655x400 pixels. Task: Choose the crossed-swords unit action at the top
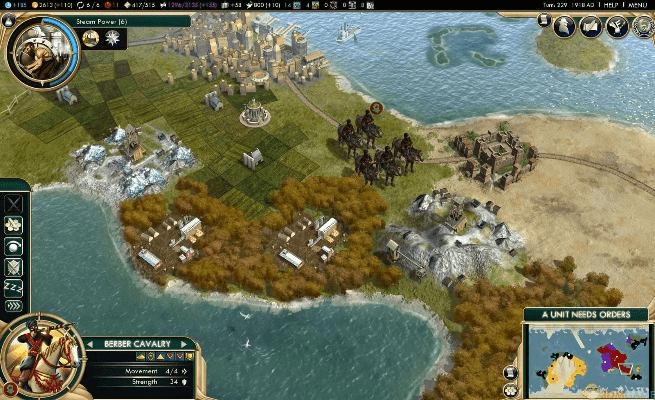pos(14,205)
